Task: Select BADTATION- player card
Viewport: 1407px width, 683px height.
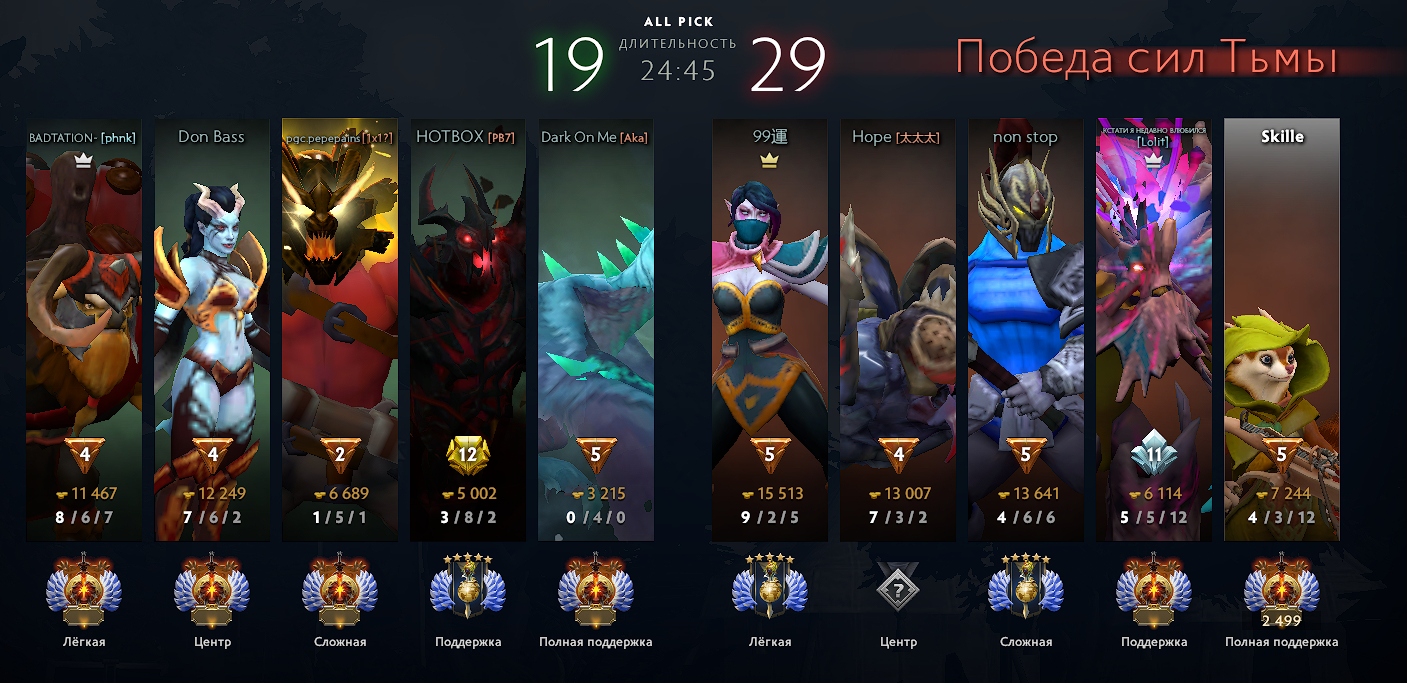Action: pos(84,330)
